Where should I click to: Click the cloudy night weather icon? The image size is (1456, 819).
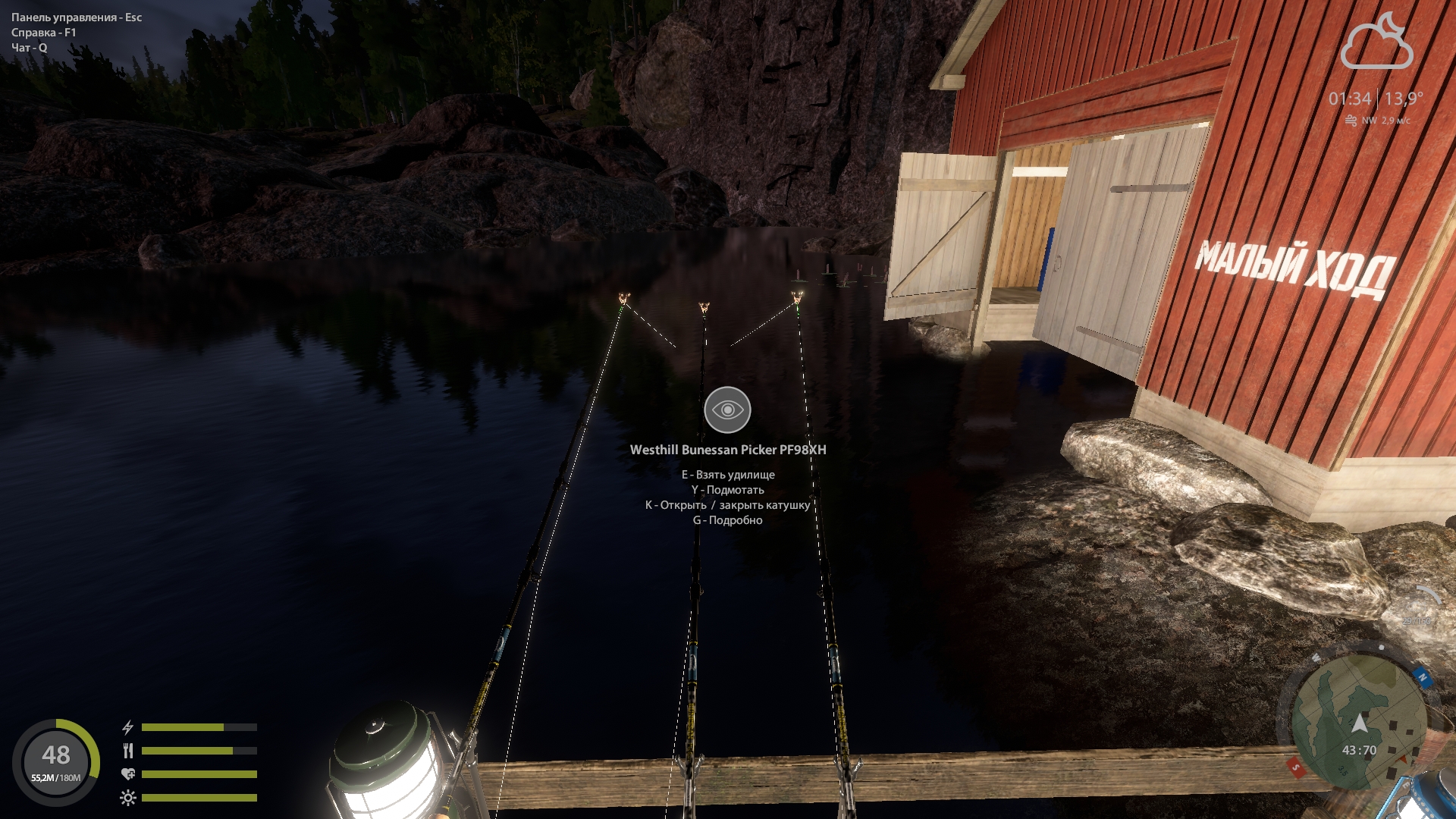tap(1376, 43)
